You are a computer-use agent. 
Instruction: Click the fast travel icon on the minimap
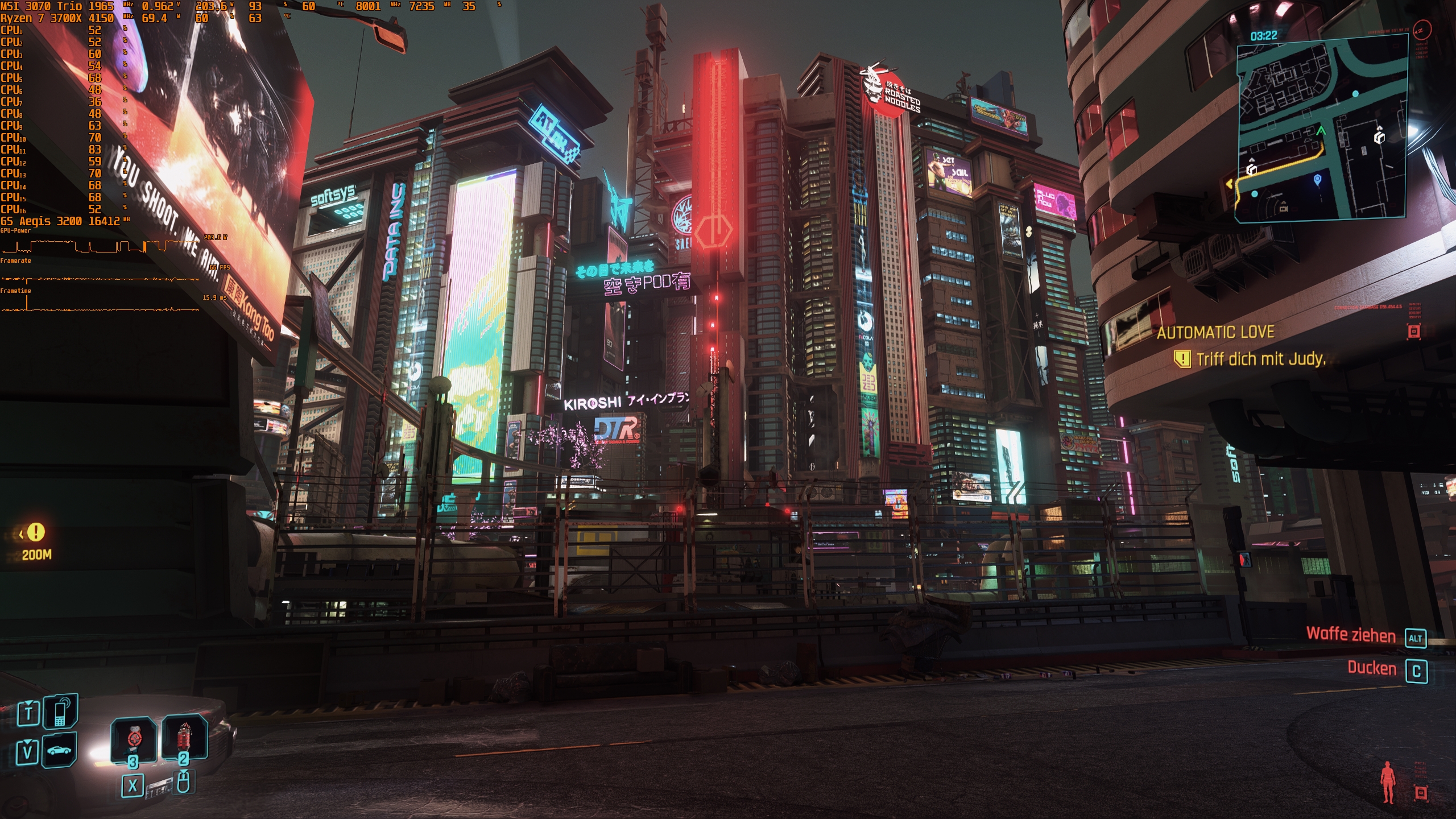[x=1379, y=138]
